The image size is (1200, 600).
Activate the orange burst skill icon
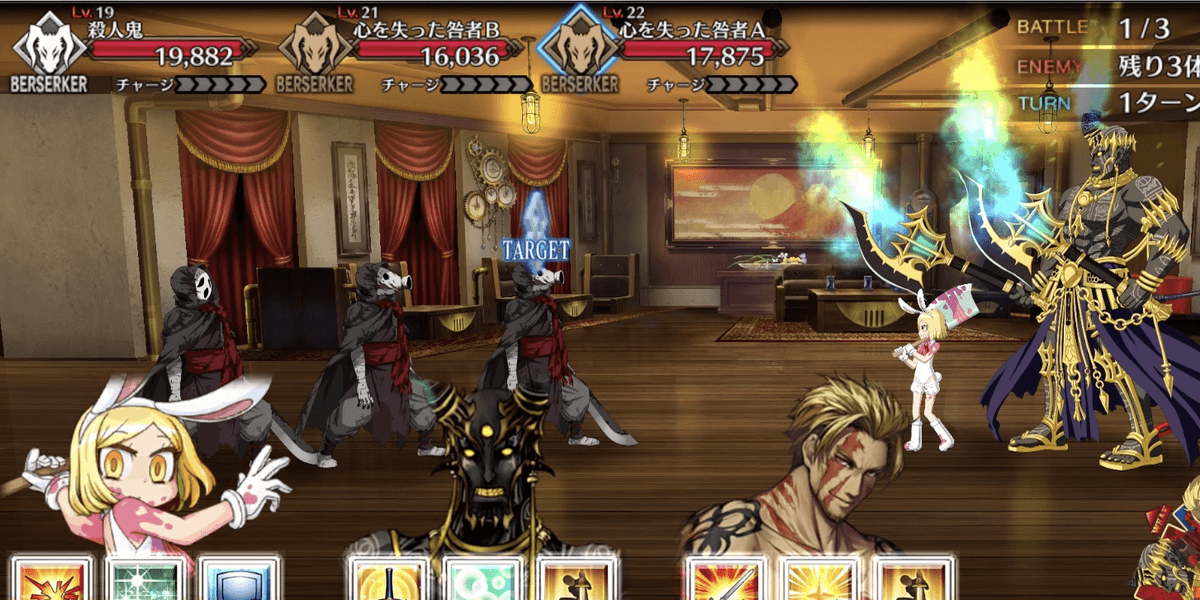point(52,580)
